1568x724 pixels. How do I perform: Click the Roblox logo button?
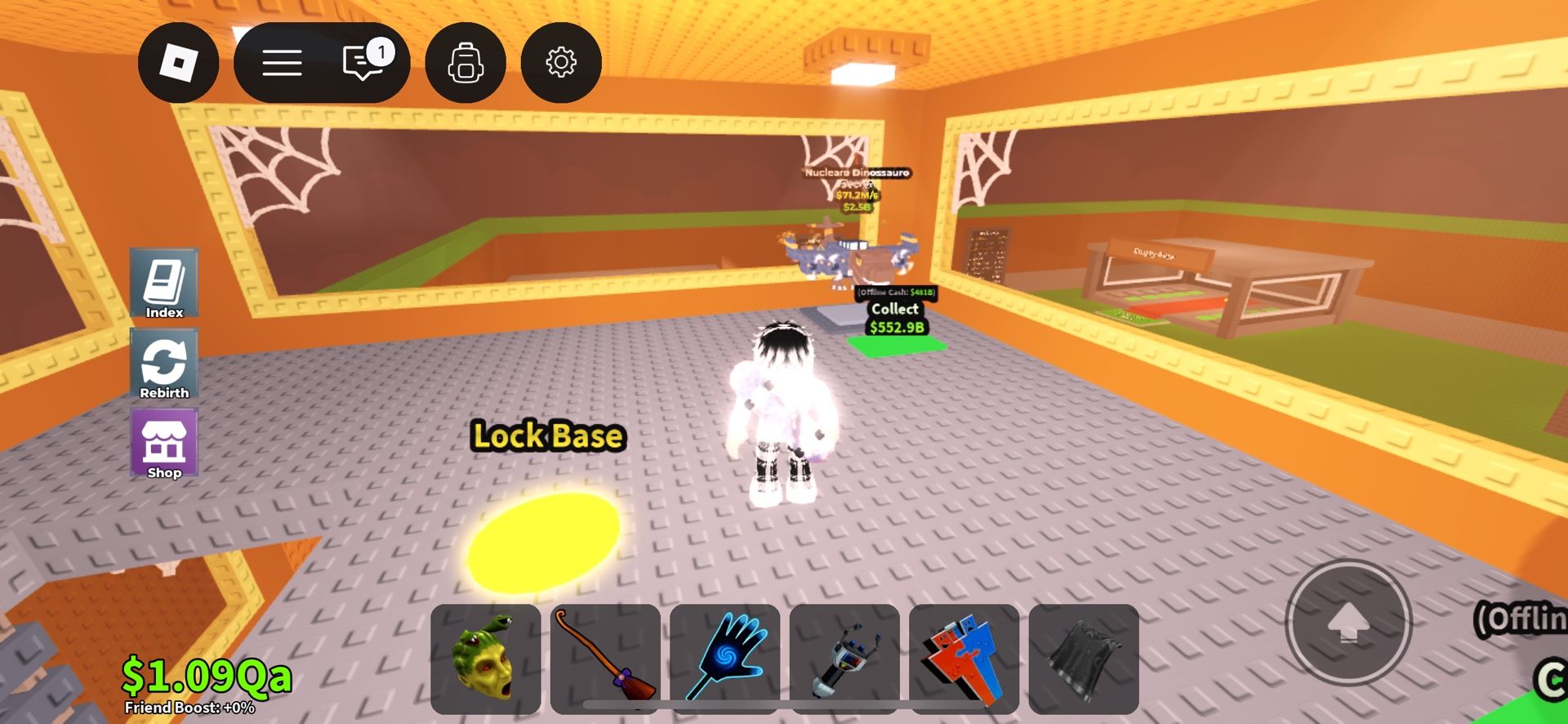click(x=176, y=63)
